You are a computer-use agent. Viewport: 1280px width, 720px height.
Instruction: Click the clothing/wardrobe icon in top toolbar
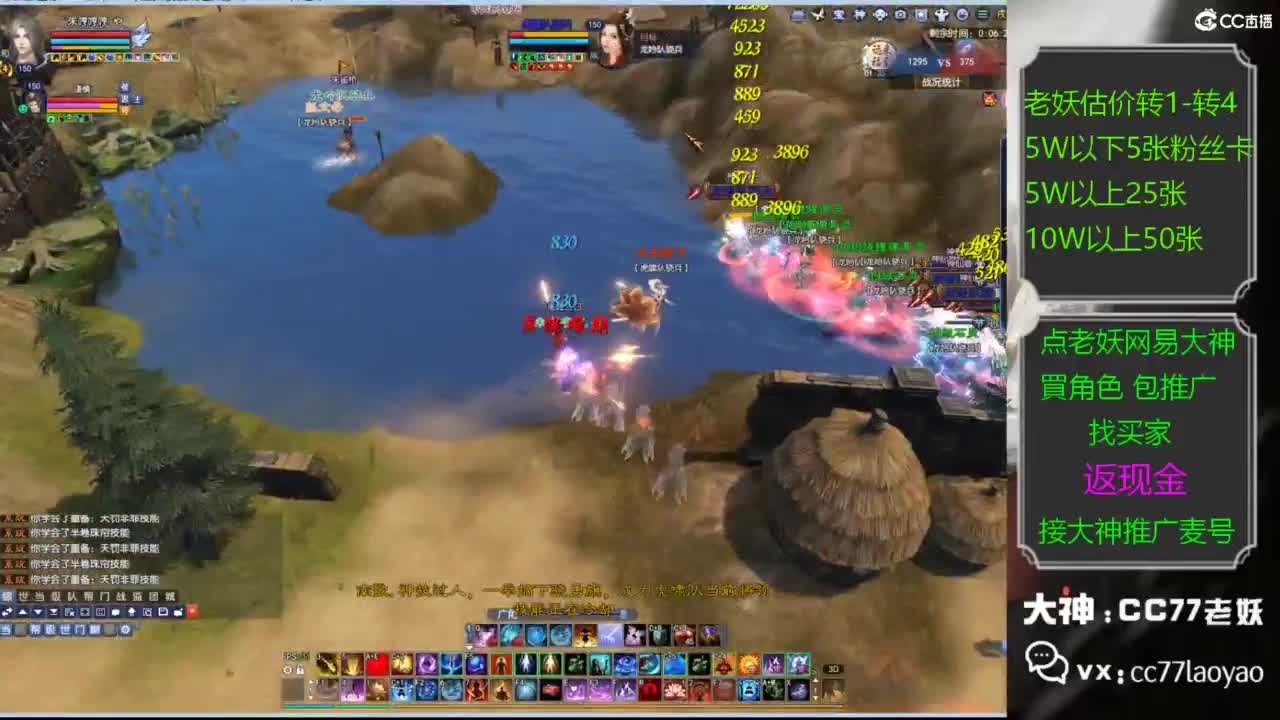(942, 13)
